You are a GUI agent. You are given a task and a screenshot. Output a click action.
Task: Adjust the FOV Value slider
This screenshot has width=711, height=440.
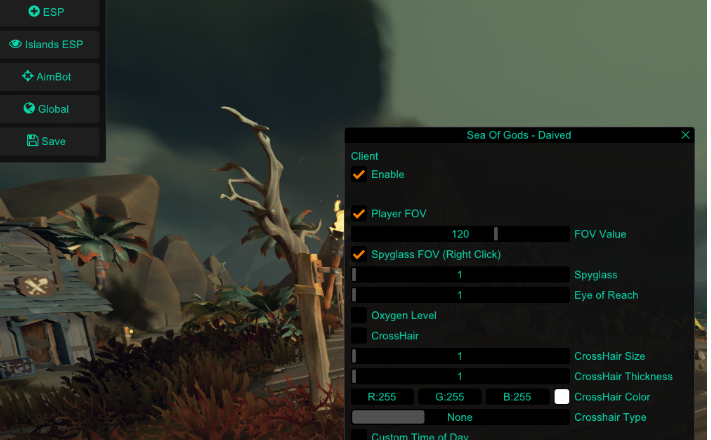[x=460, y=234]
